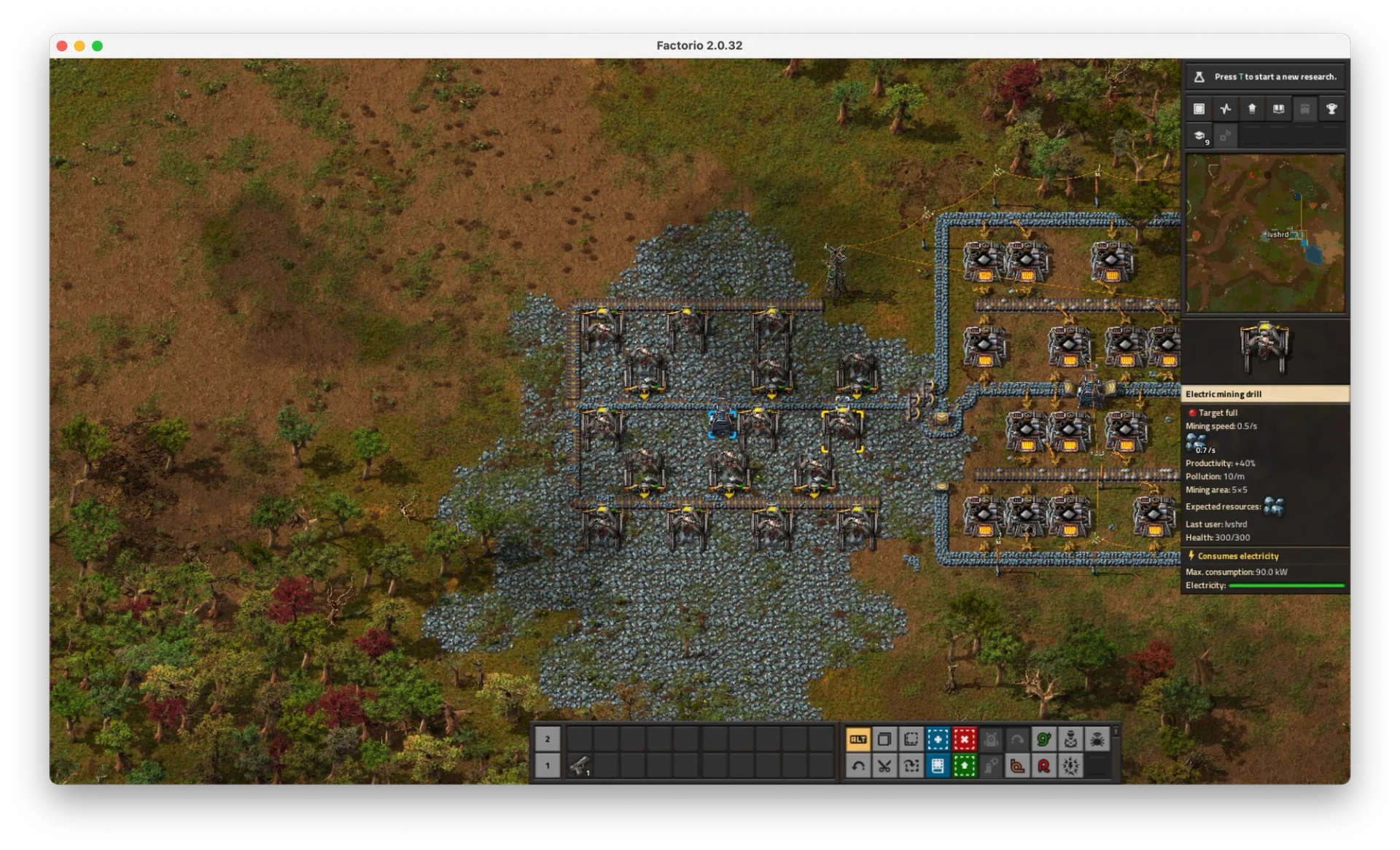This screenshot has width=1400, height=850.
Task: Create a new blue blueprint
Action: [x=938, y=739]
